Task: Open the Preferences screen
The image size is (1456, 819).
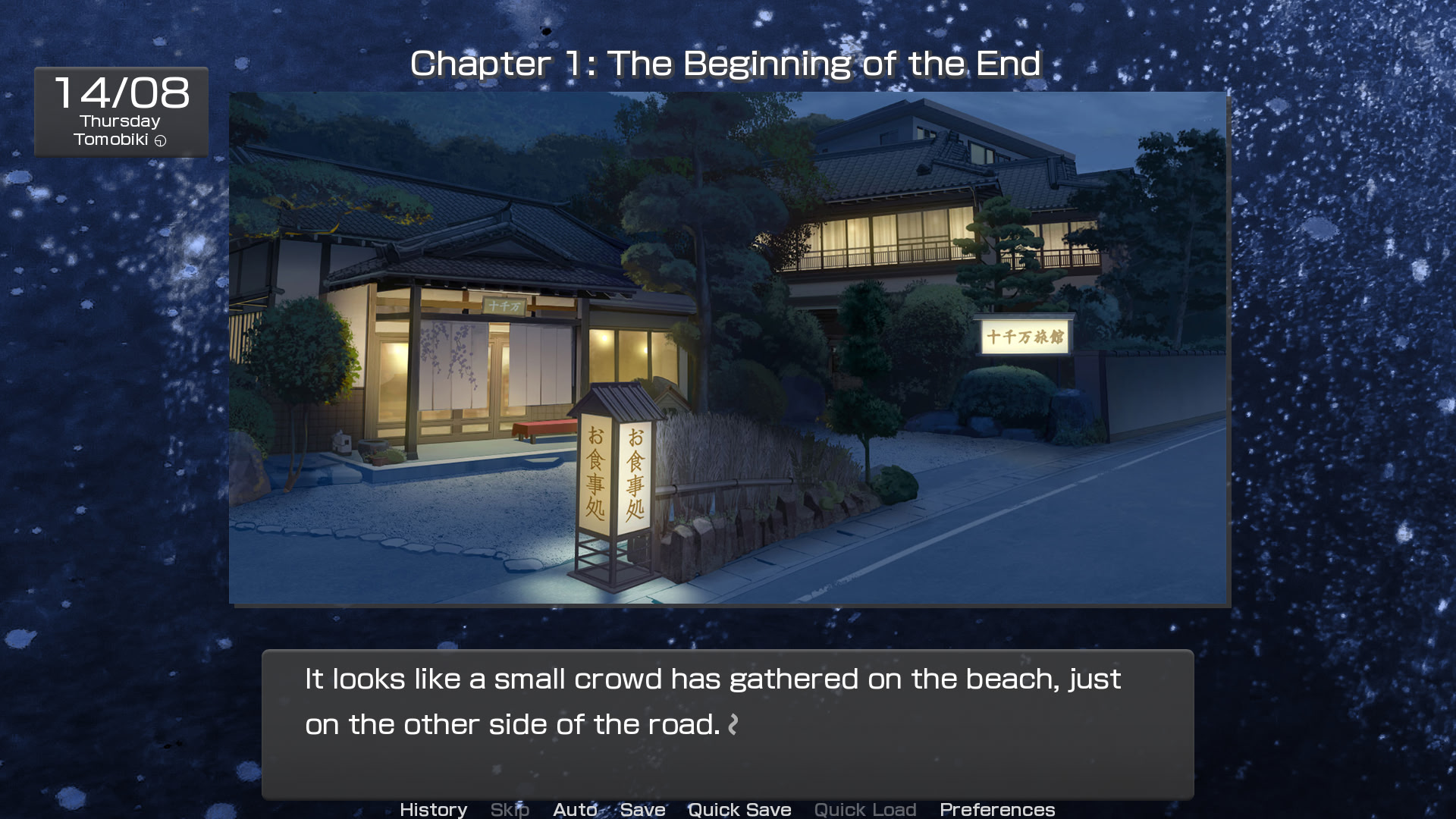Action: (x=997, y=809)
